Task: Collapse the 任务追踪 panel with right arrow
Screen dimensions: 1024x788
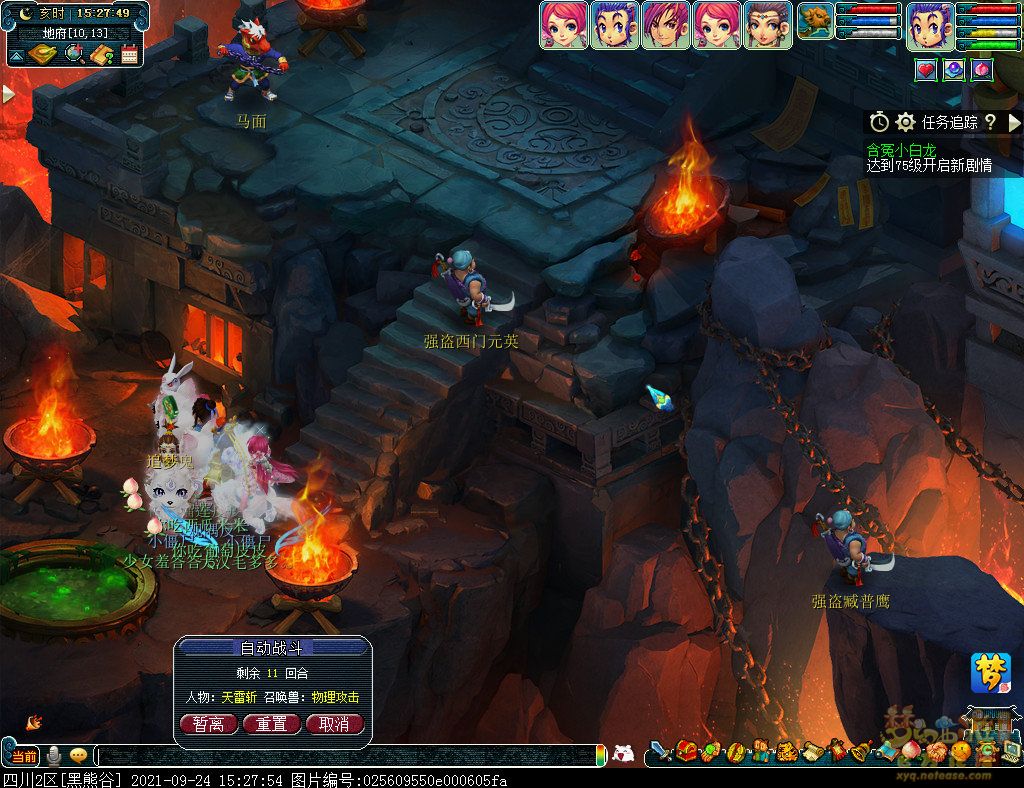Action: 1013,122
